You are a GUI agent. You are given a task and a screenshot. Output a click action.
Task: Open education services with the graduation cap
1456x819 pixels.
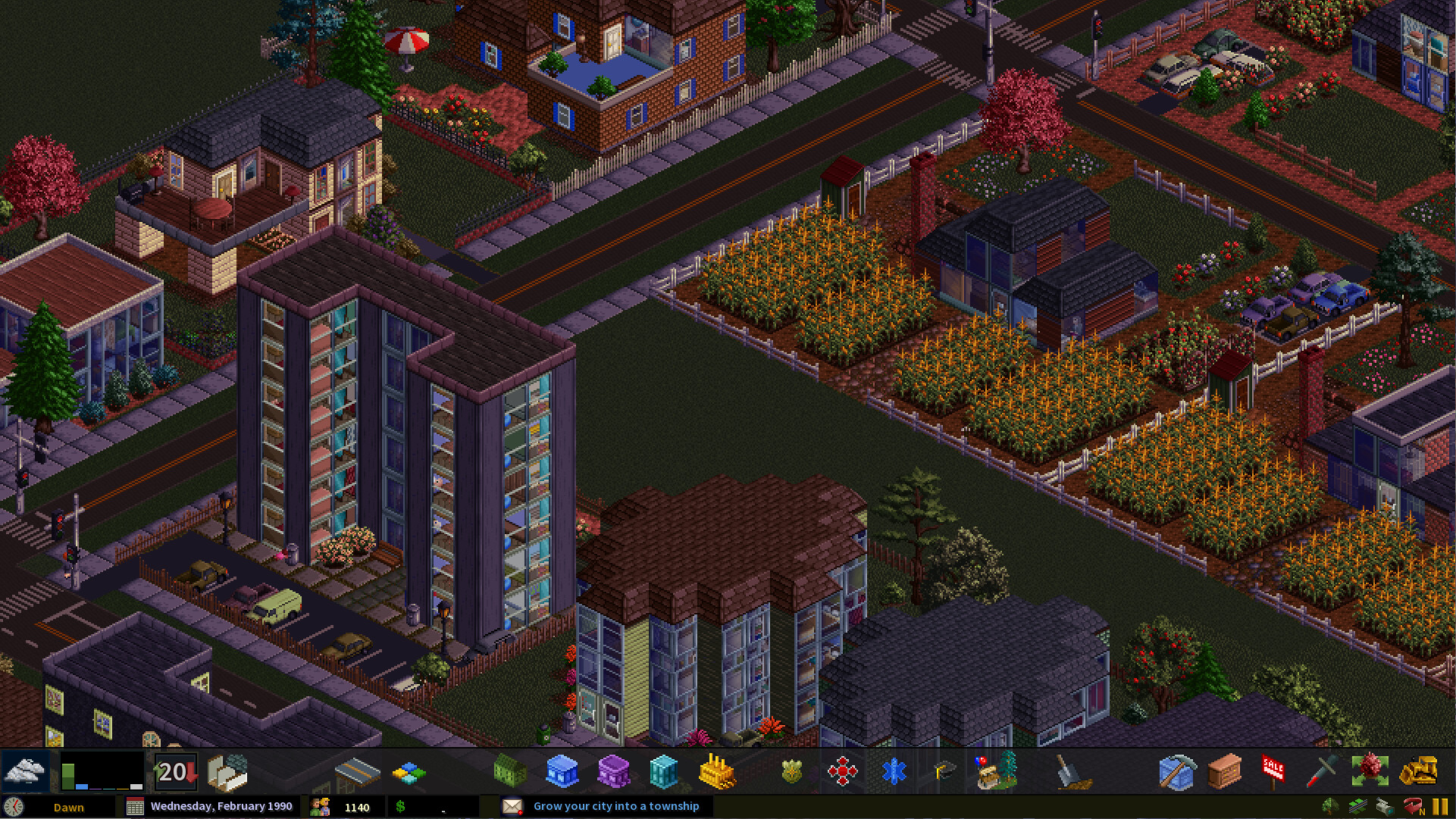pyautogui.click(x=944, y=771)
